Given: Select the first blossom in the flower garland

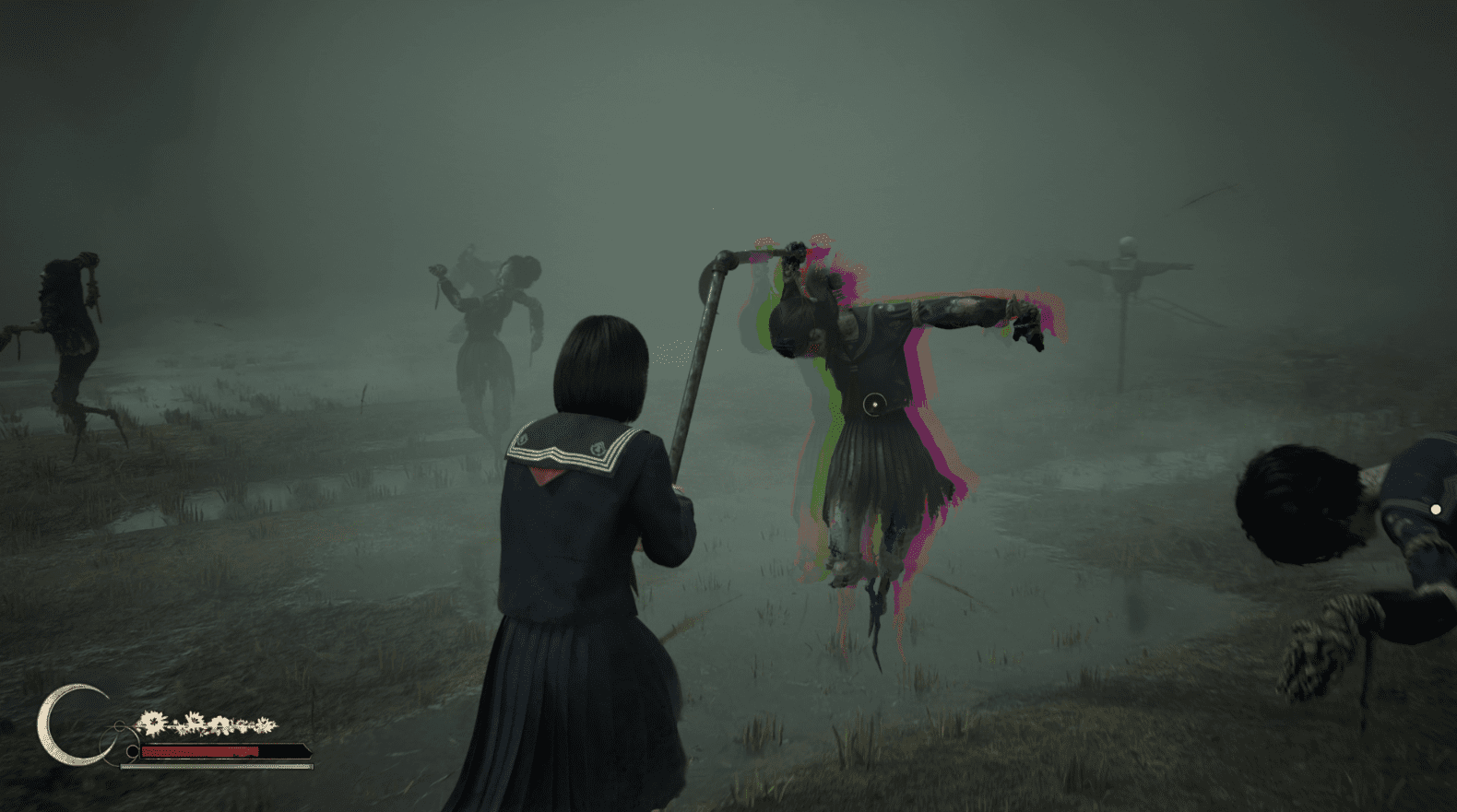Looking at the screenshot, I should tap(153, 723).
